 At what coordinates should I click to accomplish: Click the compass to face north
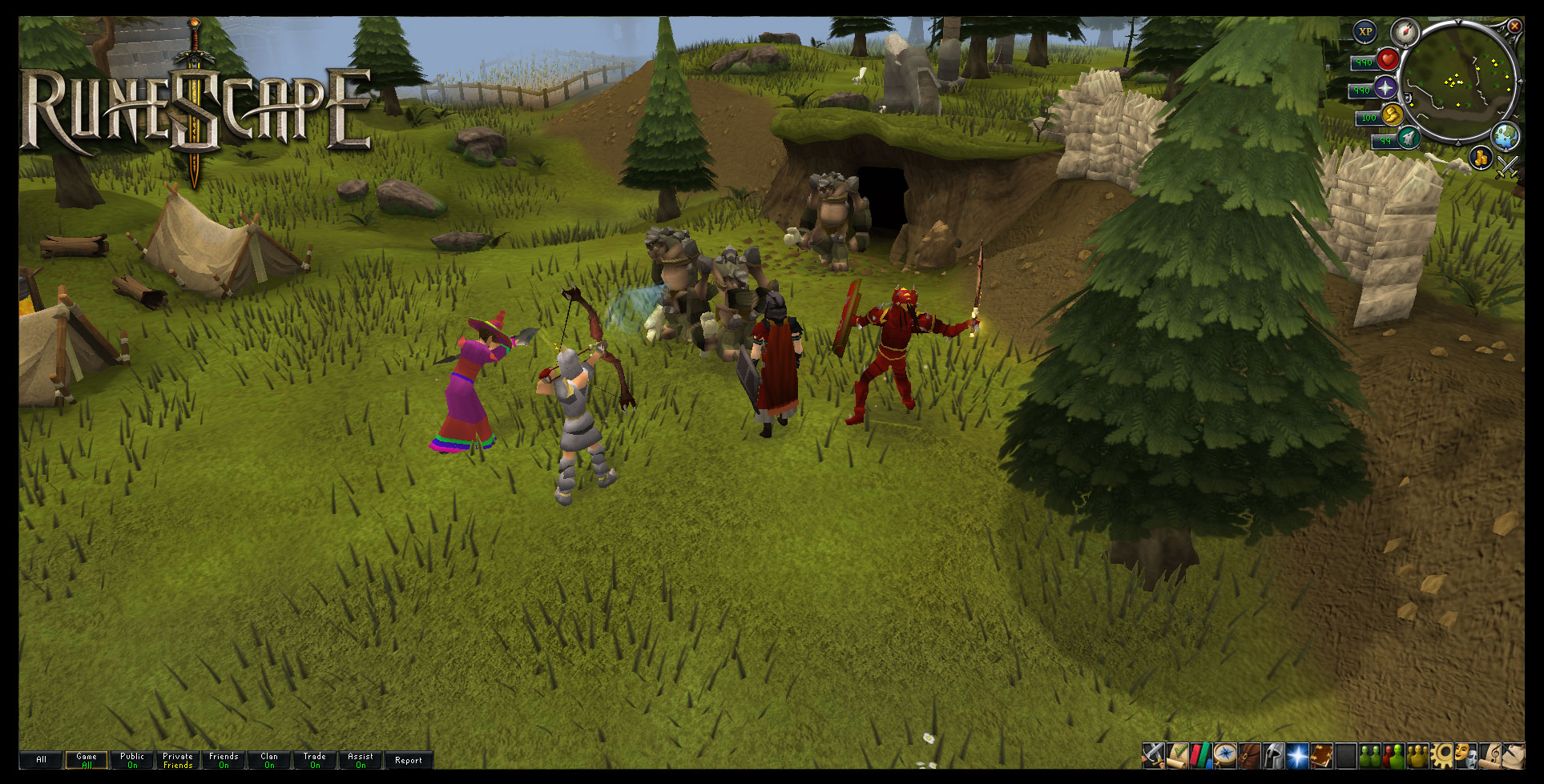1405,33
